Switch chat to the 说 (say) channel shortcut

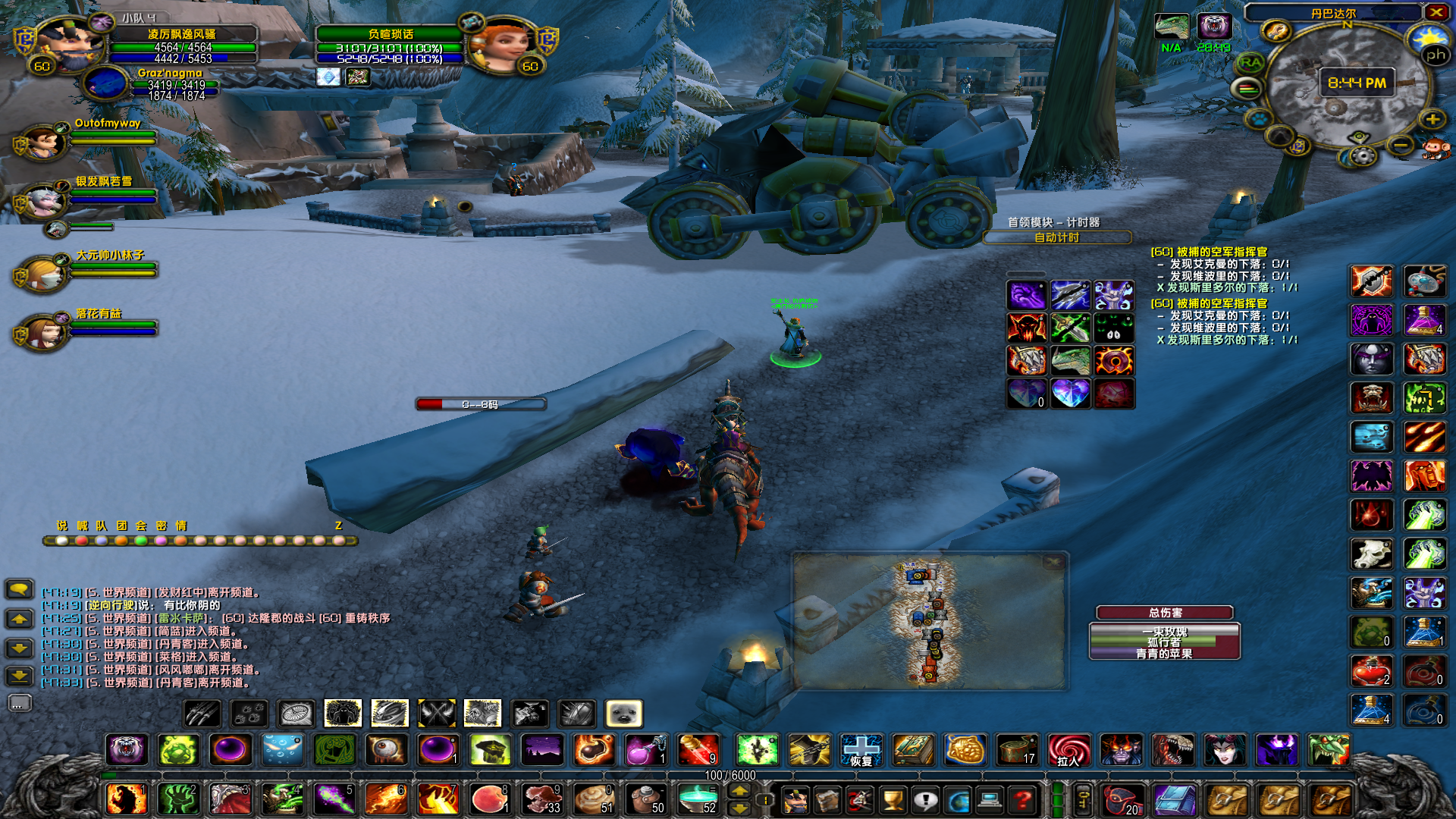coord(61,526)
